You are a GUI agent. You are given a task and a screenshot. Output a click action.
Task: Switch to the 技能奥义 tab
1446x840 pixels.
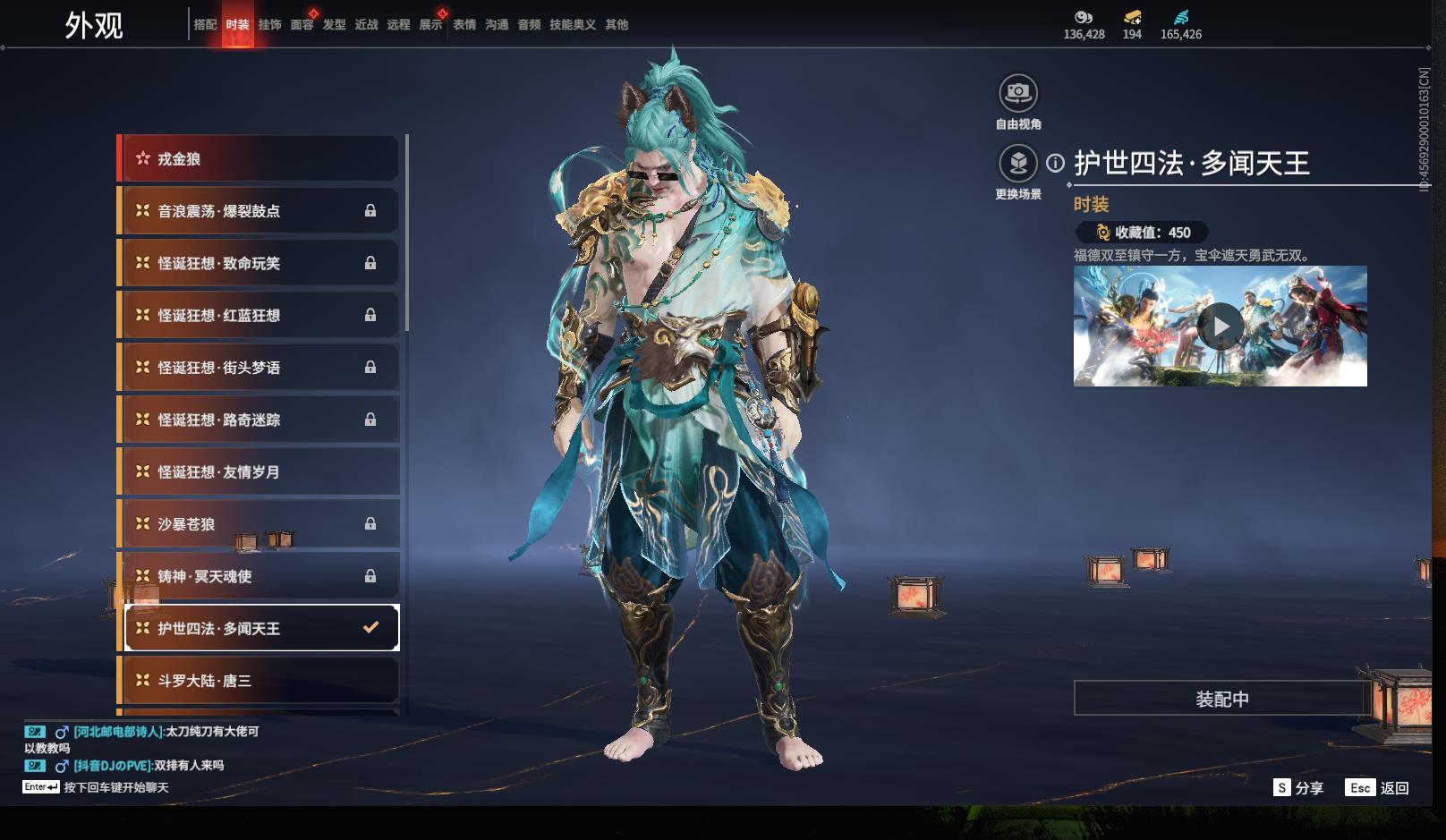coord(572,25)
